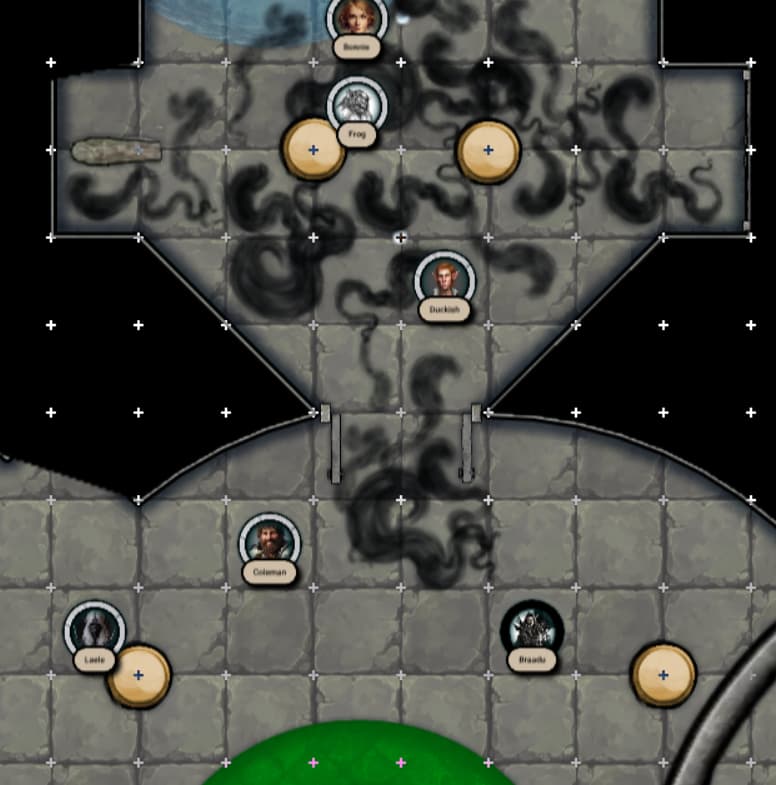Select the Bonnie character token
The height and width of the screenshot is (785, 776).
click(x=356, y=18)
